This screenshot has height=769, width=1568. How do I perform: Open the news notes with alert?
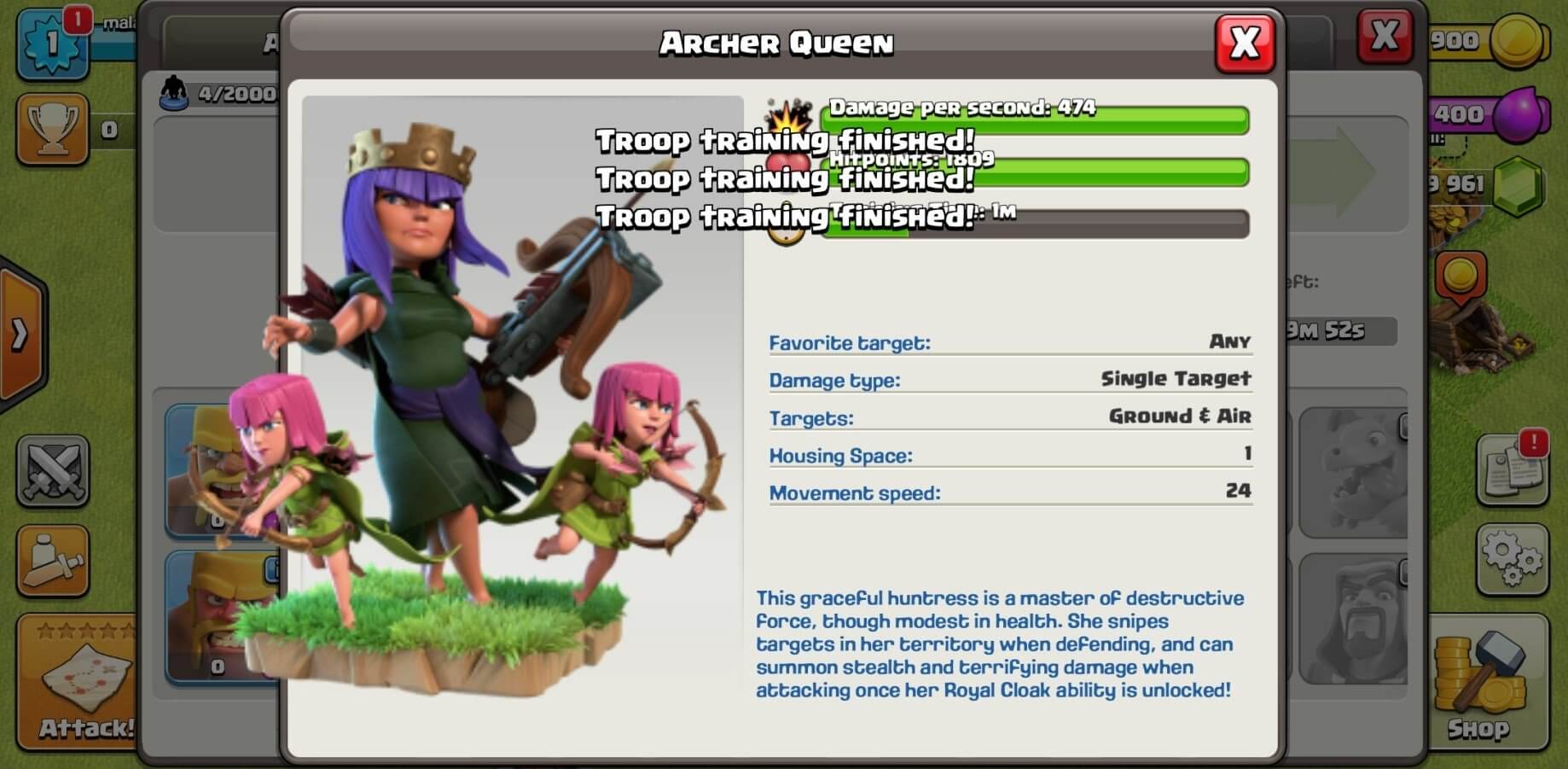1511,469
